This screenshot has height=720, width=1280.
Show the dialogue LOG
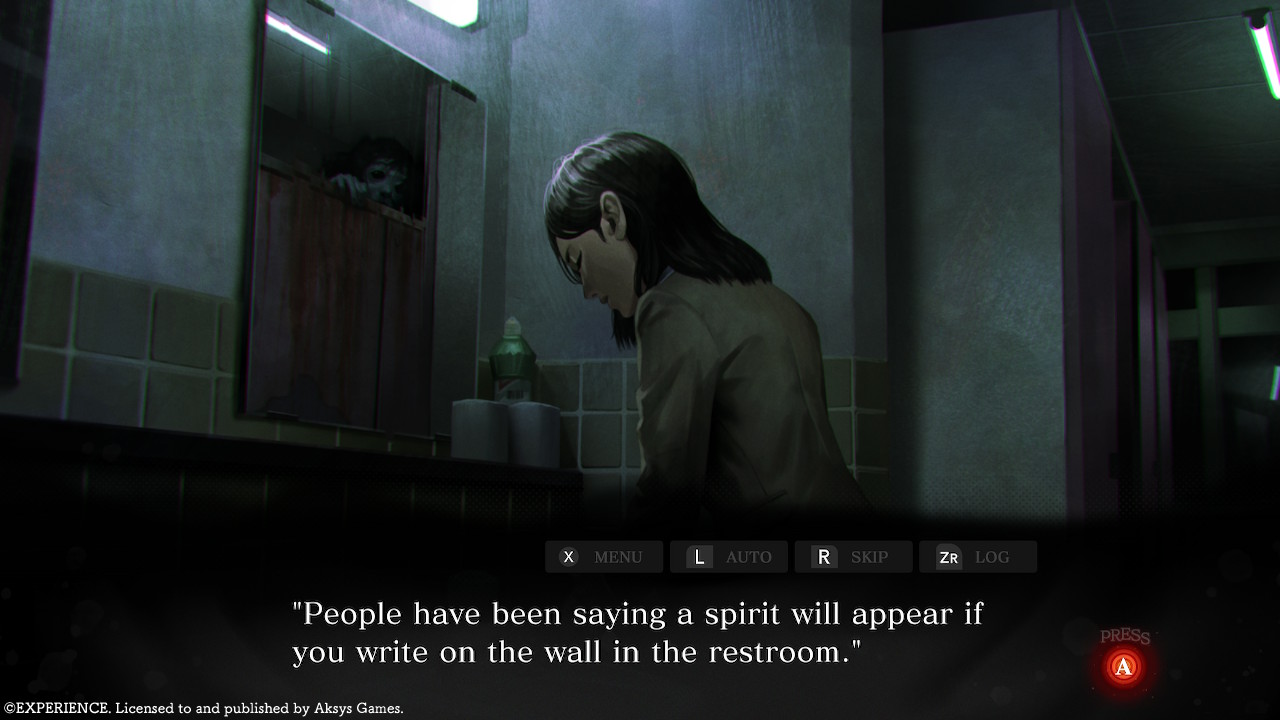tap(977, 557)
